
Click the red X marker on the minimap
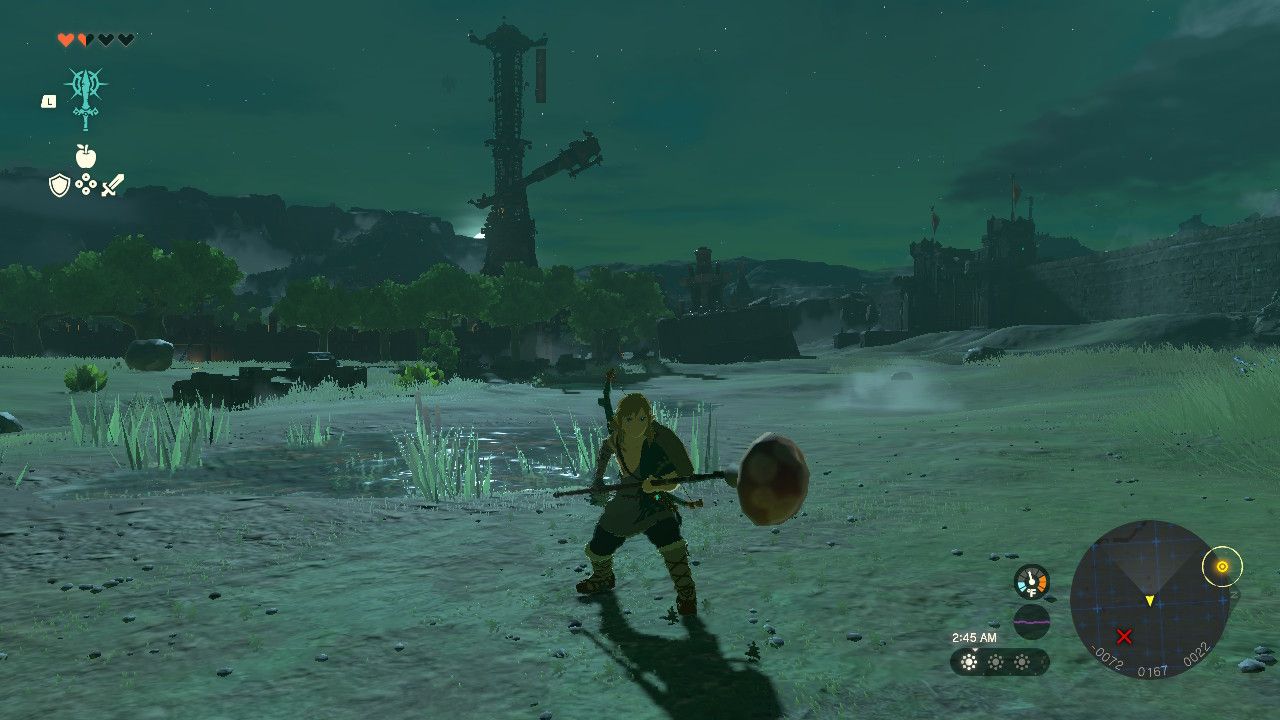pos(1124,636)
